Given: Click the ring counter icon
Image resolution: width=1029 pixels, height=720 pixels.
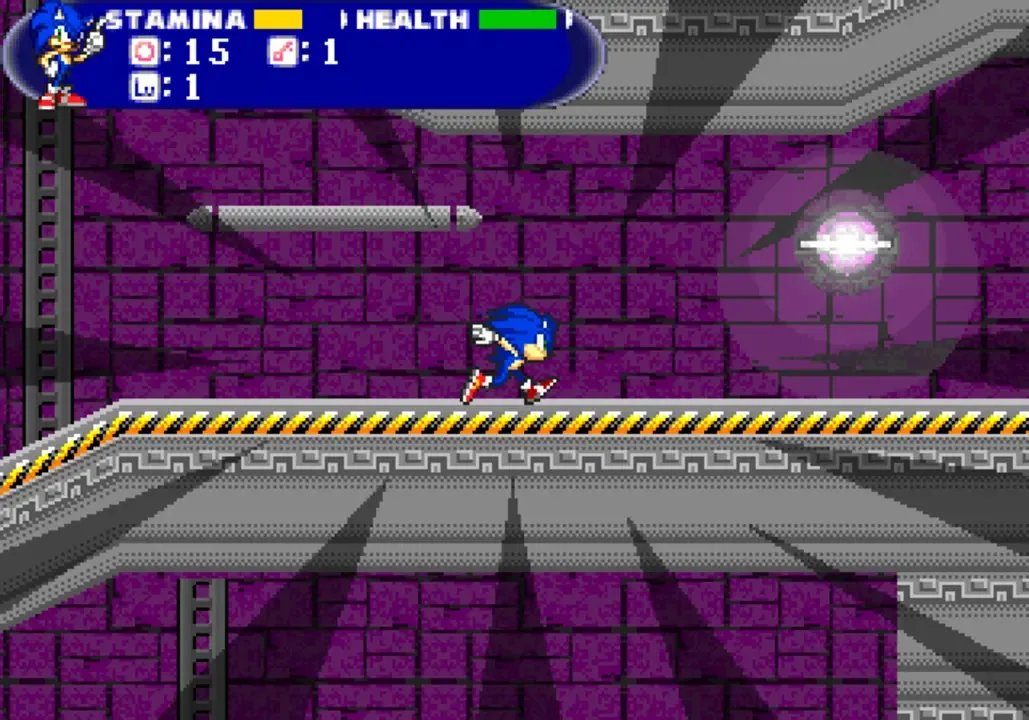Looking at the screenshot, I should (x=143, y=52).
